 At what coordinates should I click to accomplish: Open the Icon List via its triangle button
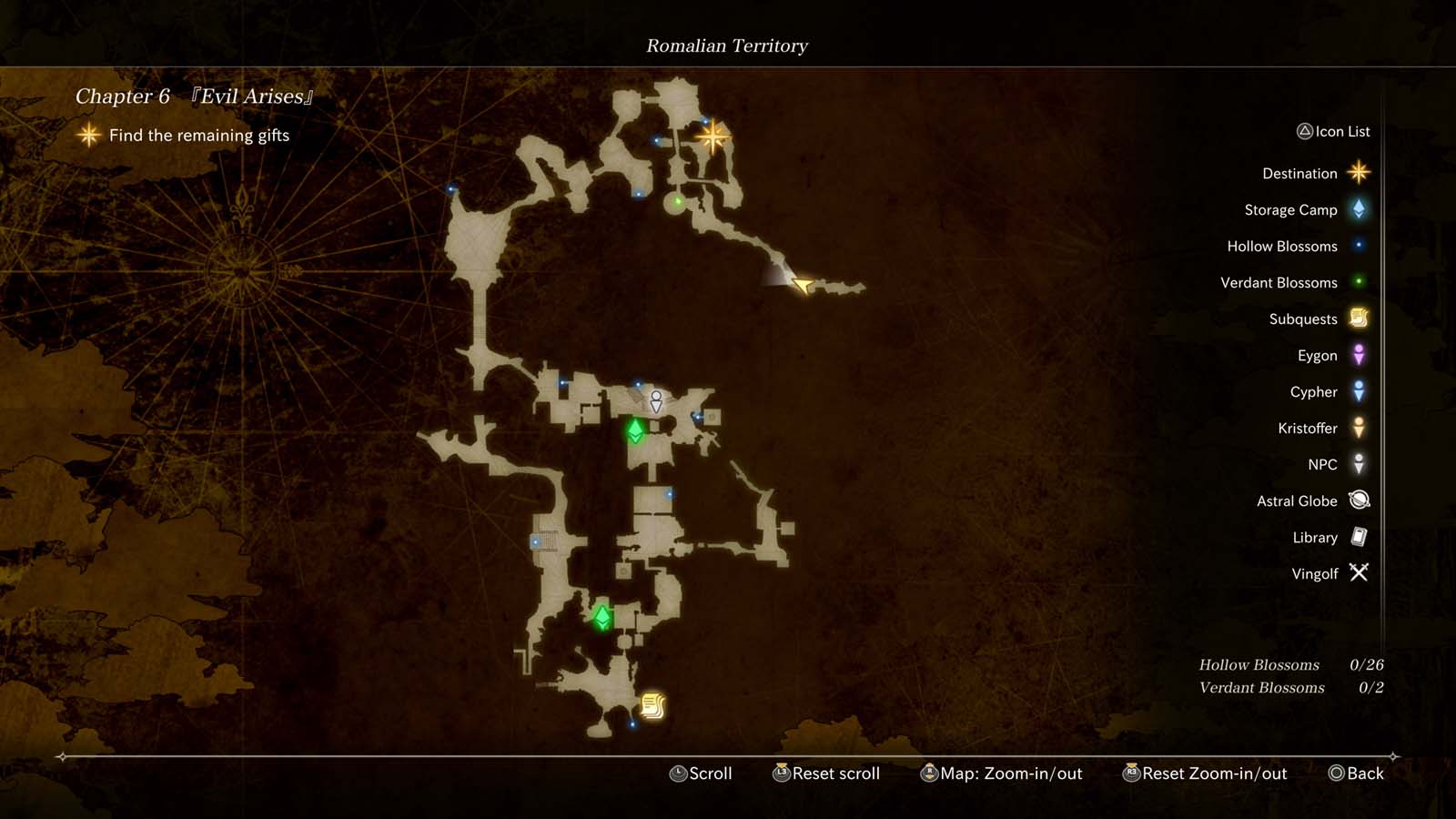[1306, 131]
